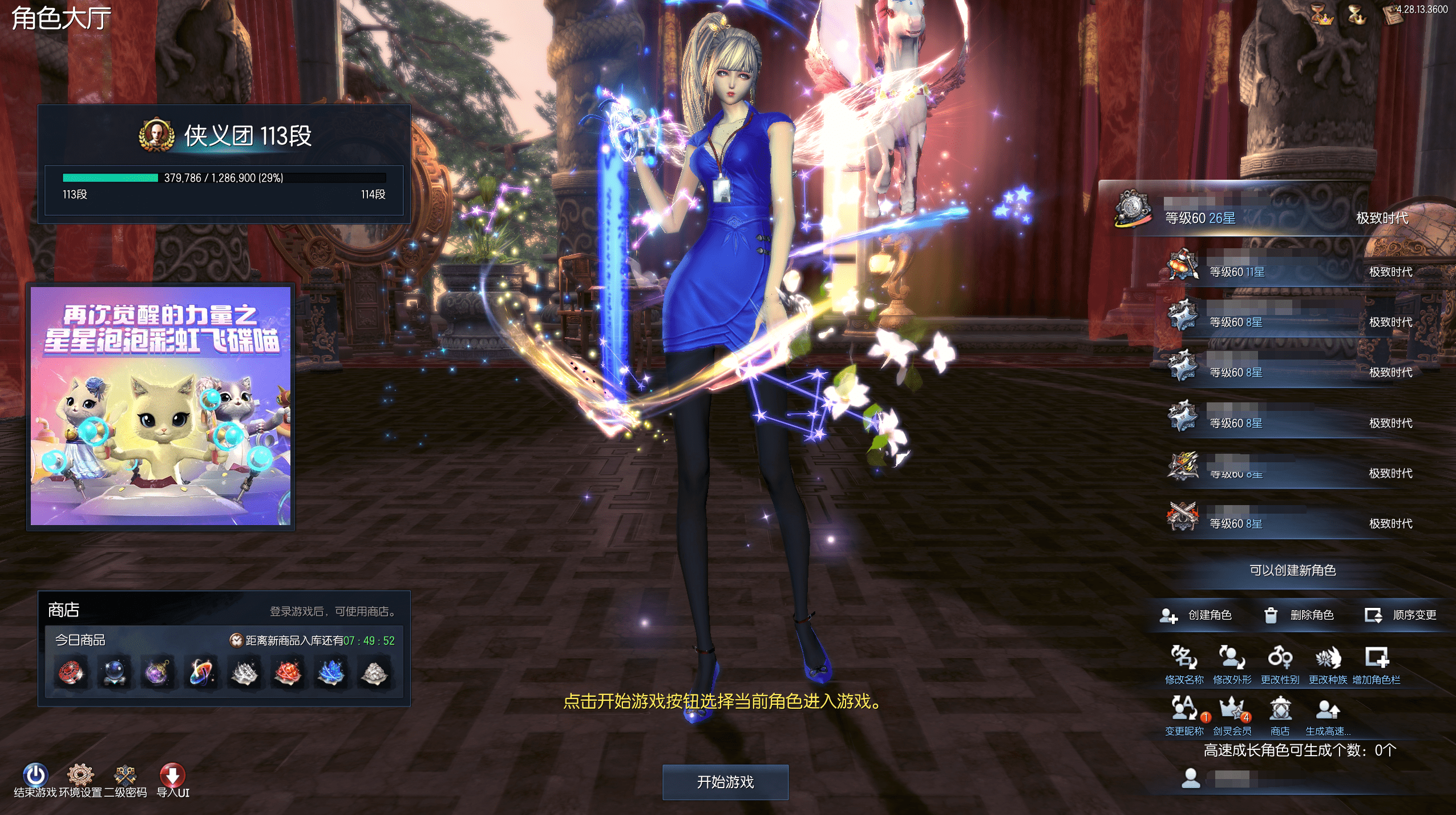
Task: Select the 等级60 26星 character row
Action: [x=1272, y=211]
